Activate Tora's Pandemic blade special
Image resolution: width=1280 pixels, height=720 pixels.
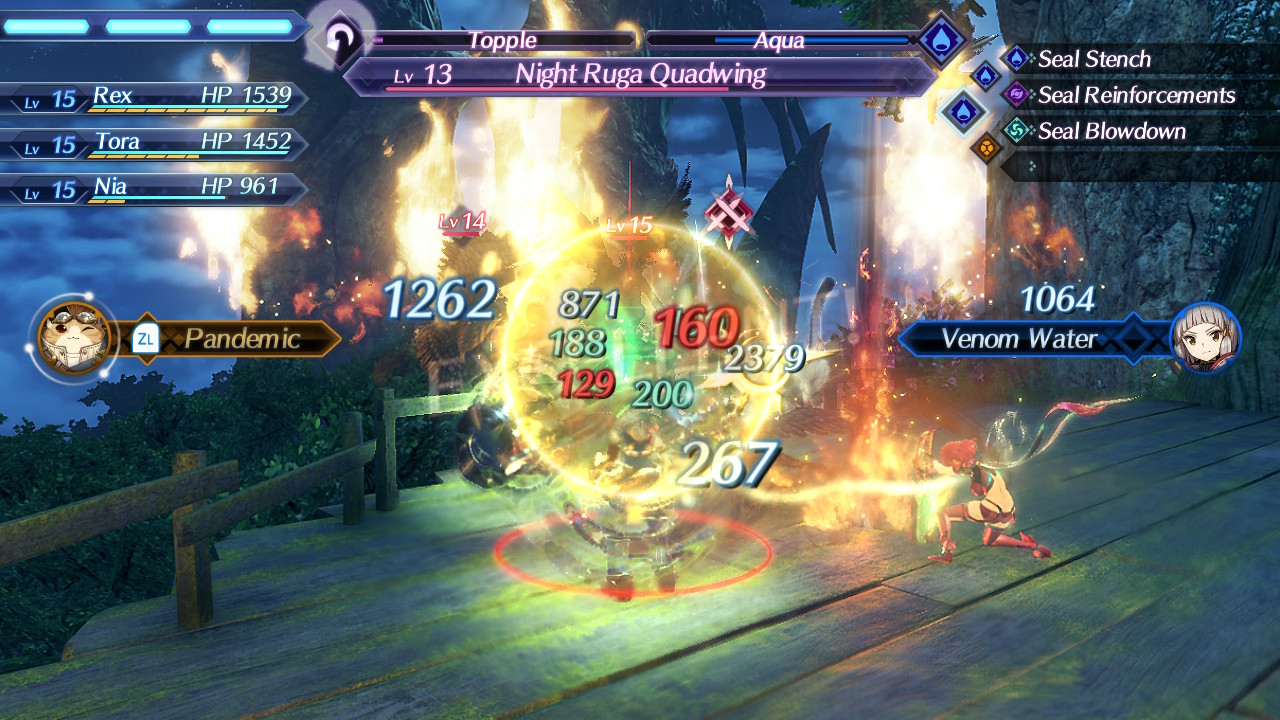point(241,339)
